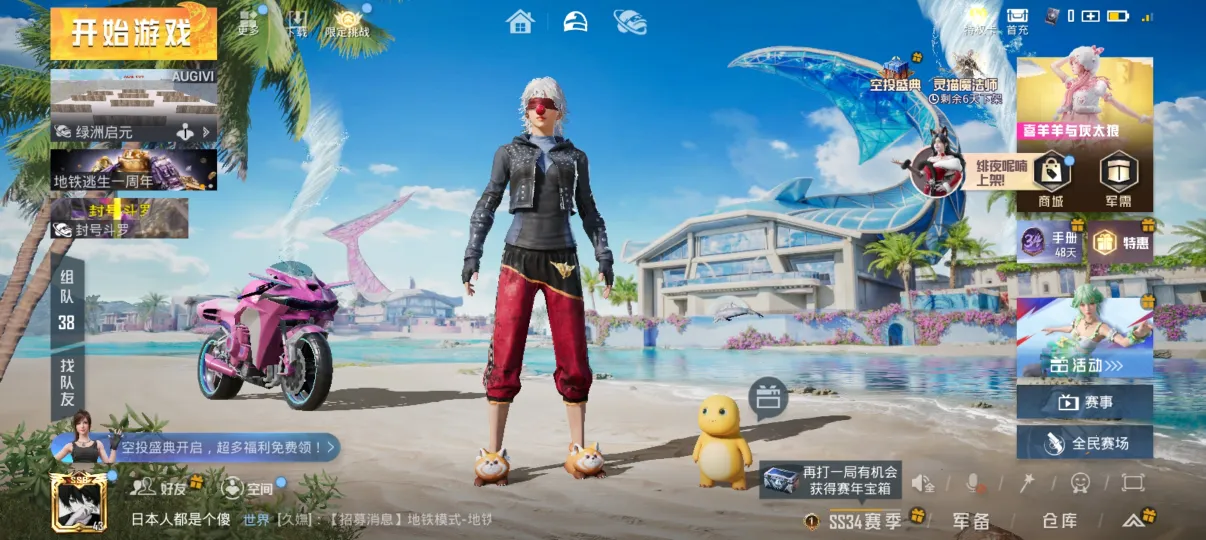Click the player avatar portrait

click(78, 501)
